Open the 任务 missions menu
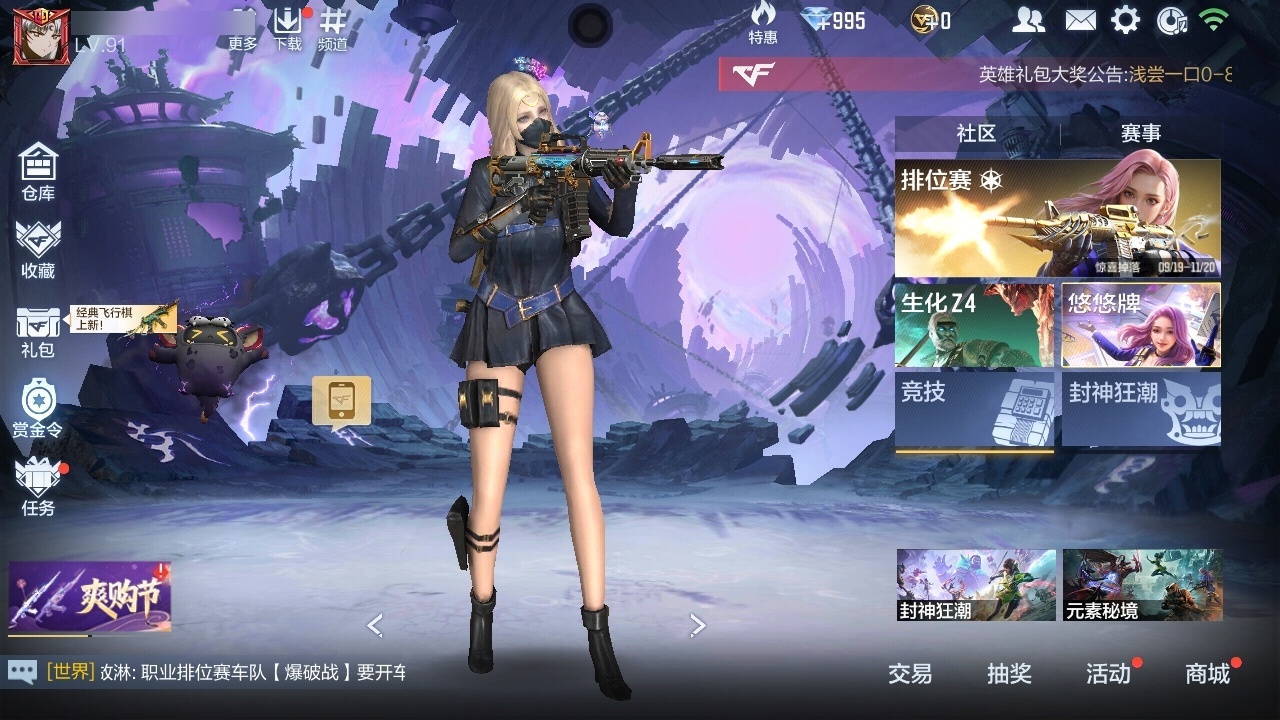Image resolution: width=1280 pixels, height=720 pixels. click(x=38, y=487)
